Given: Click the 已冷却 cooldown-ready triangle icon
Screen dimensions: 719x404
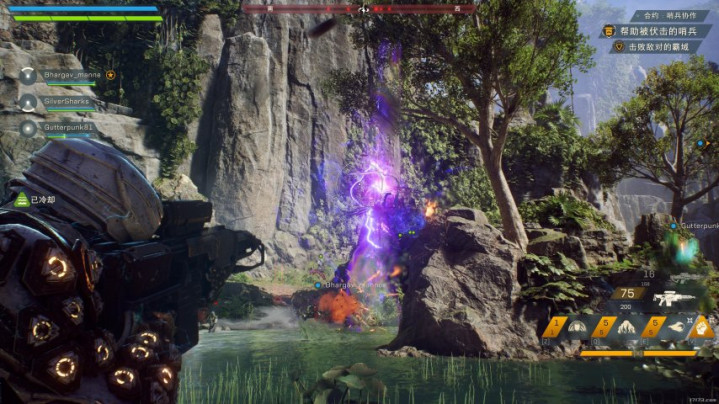Looking at the screenshot, I should click(20, 199).
